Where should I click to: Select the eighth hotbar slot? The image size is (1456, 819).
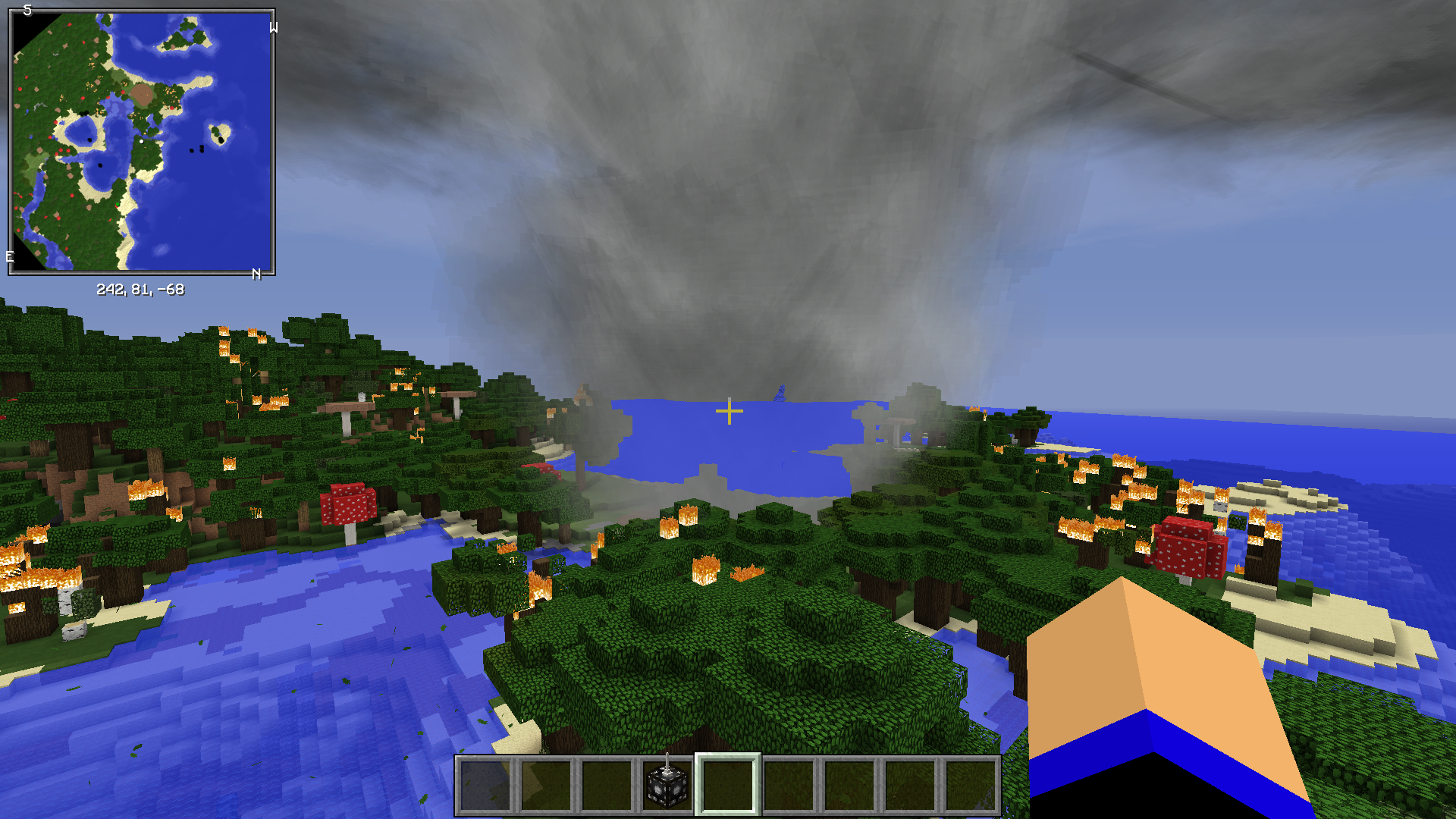(x=912, y=787)
